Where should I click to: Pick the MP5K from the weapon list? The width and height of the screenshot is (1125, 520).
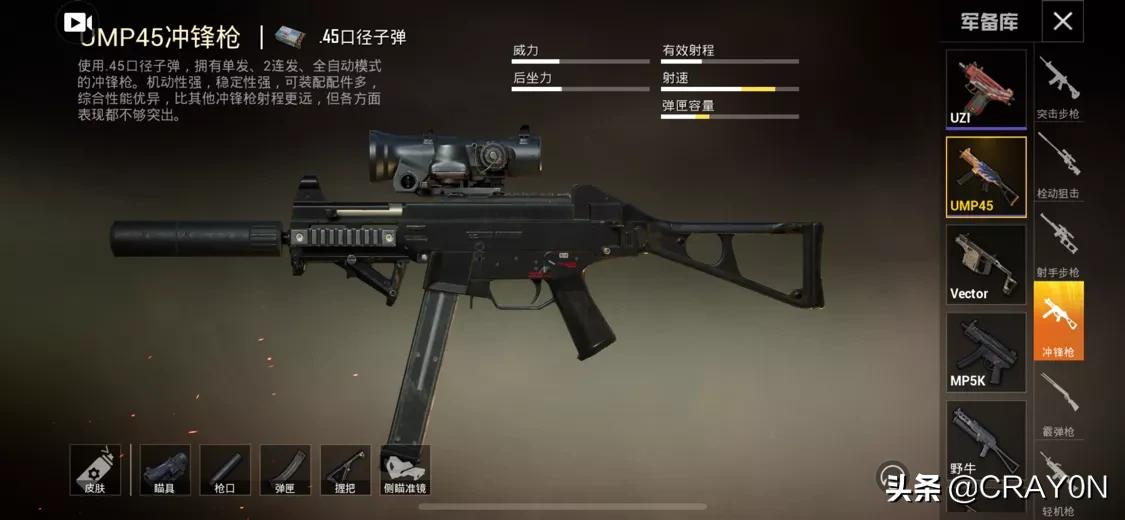tap(986, 352)
